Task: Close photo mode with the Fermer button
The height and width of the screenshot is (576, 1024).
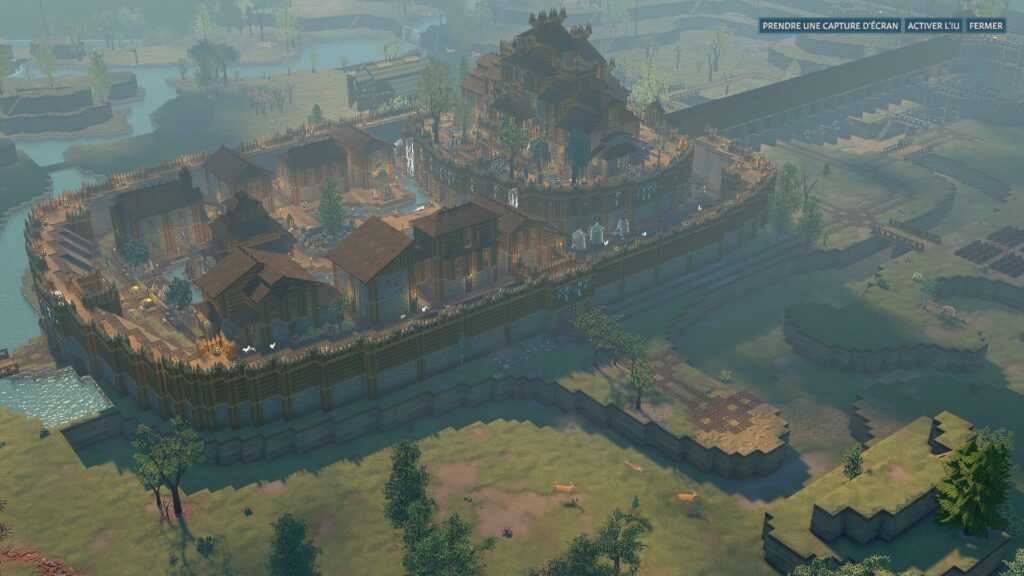Action: (986, 26)
